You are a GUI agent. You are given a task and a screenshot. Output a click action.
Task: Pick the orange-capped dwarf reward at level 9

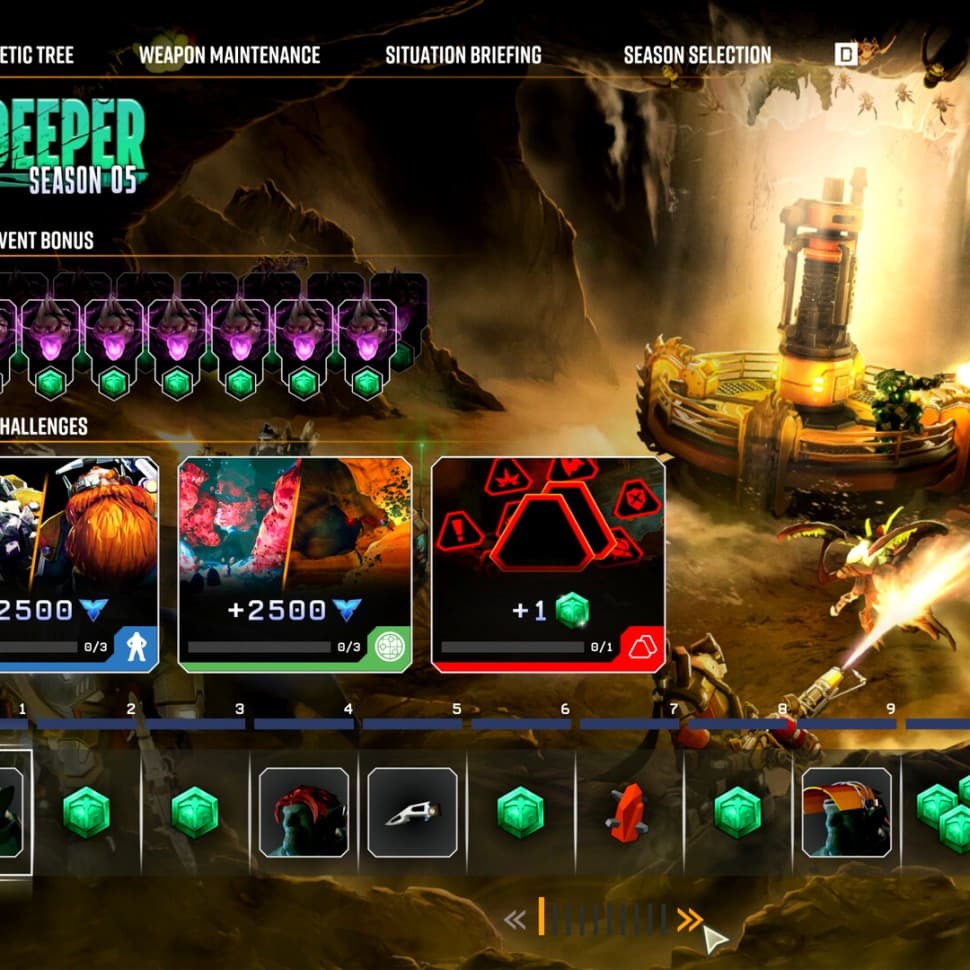(x=846, y=813)
